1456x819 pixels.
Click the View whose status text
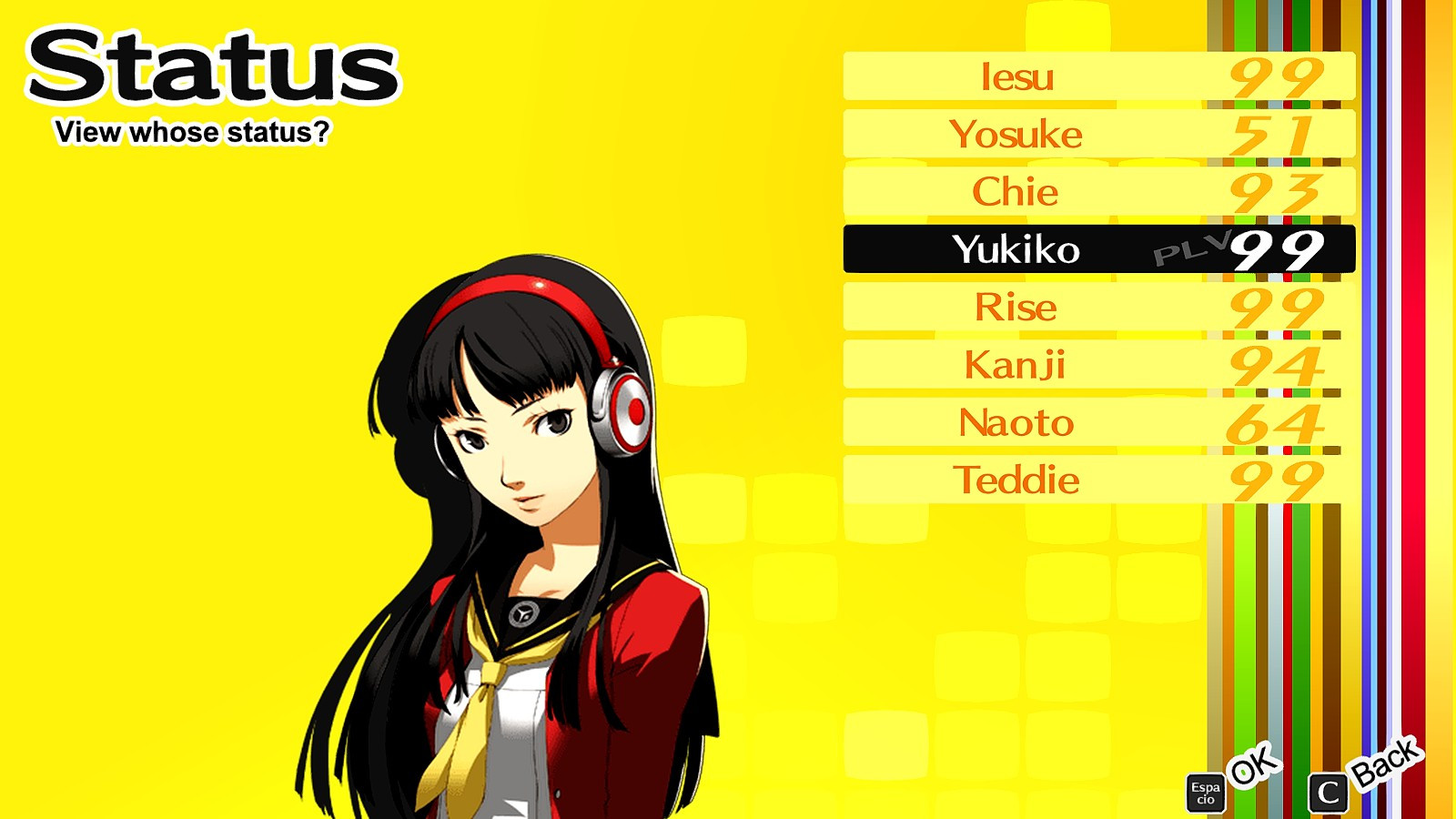pyautogui.click(x=194, y=131)
